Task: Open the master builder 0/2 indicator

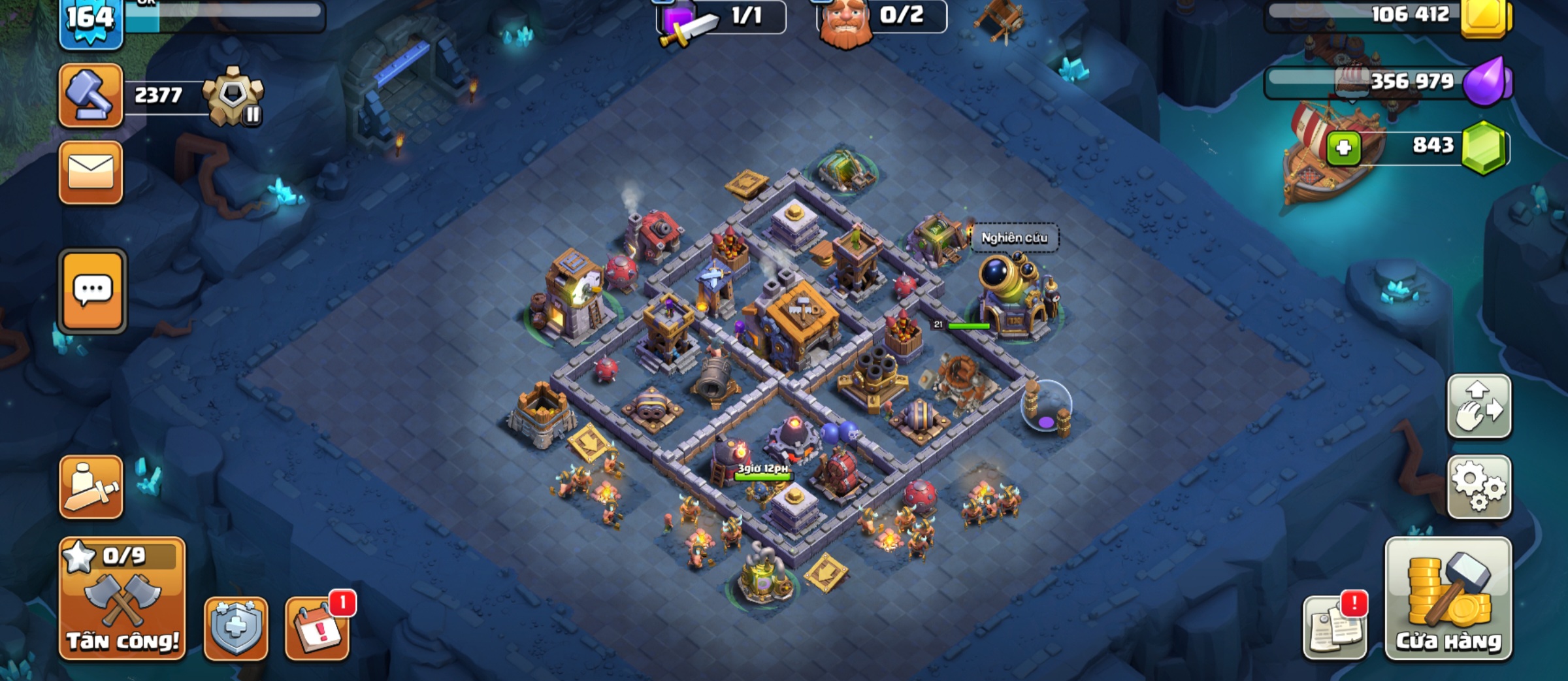Action: tap(882, 17)
